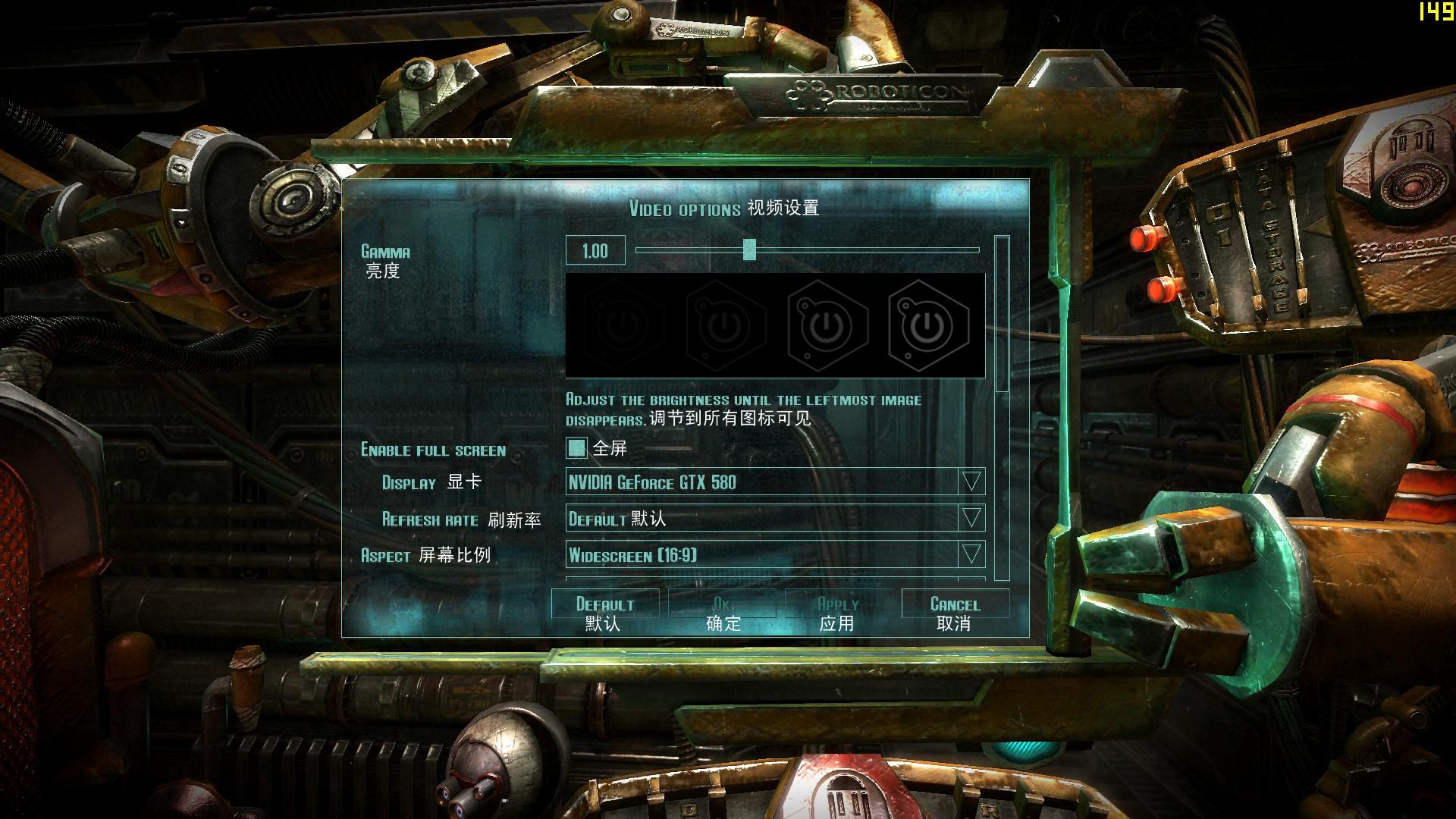Confirm video options with Ok
This screenshot has height=819, width=1456.
pyautogui.click(x=722, y=613)
